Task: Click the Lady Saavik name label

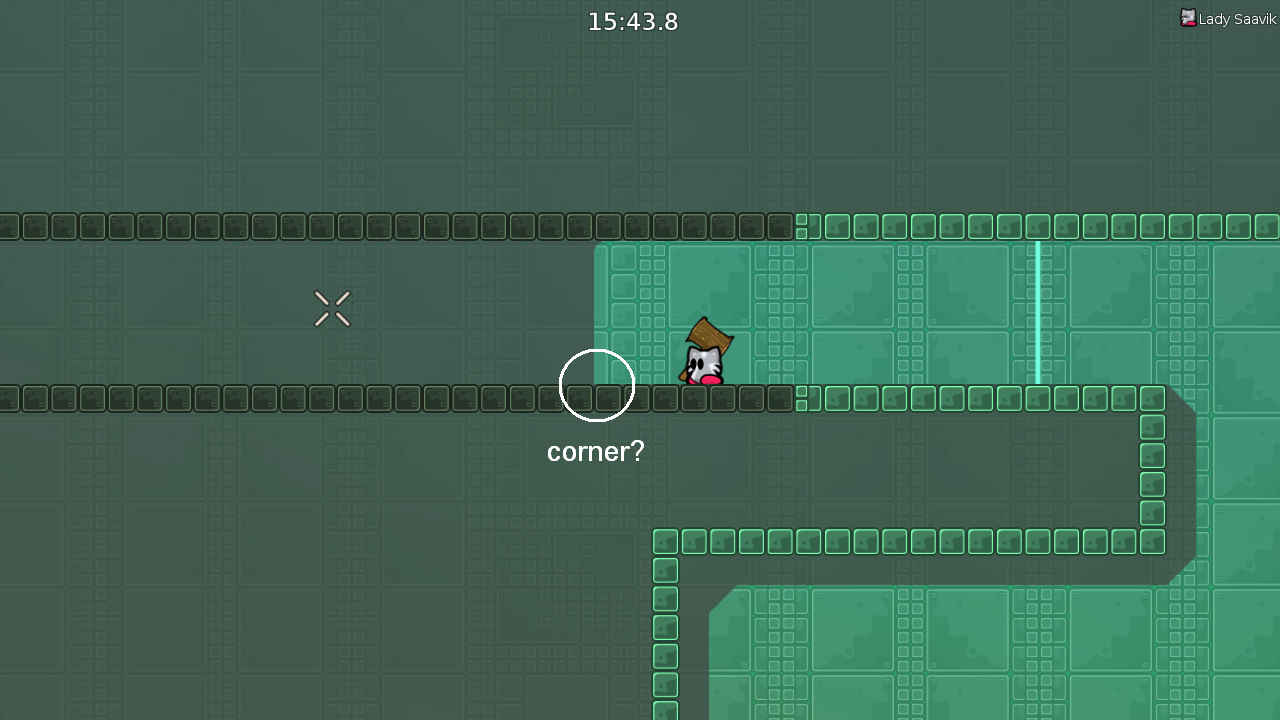Action: click(1236, 18)
